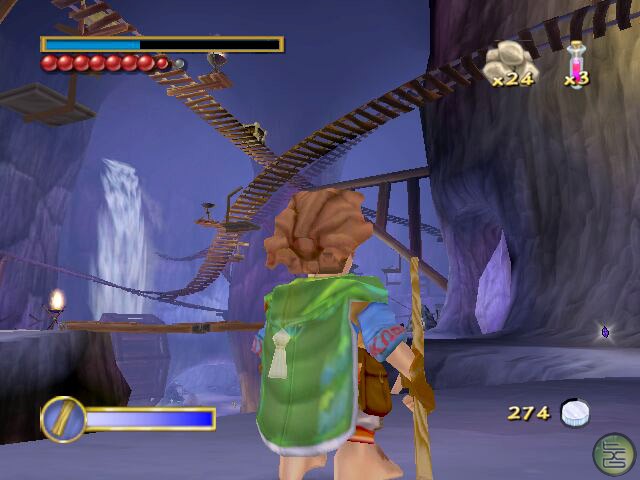Click the walking staff weapon icon
The image size is (640, 480).
coord(63,418)
